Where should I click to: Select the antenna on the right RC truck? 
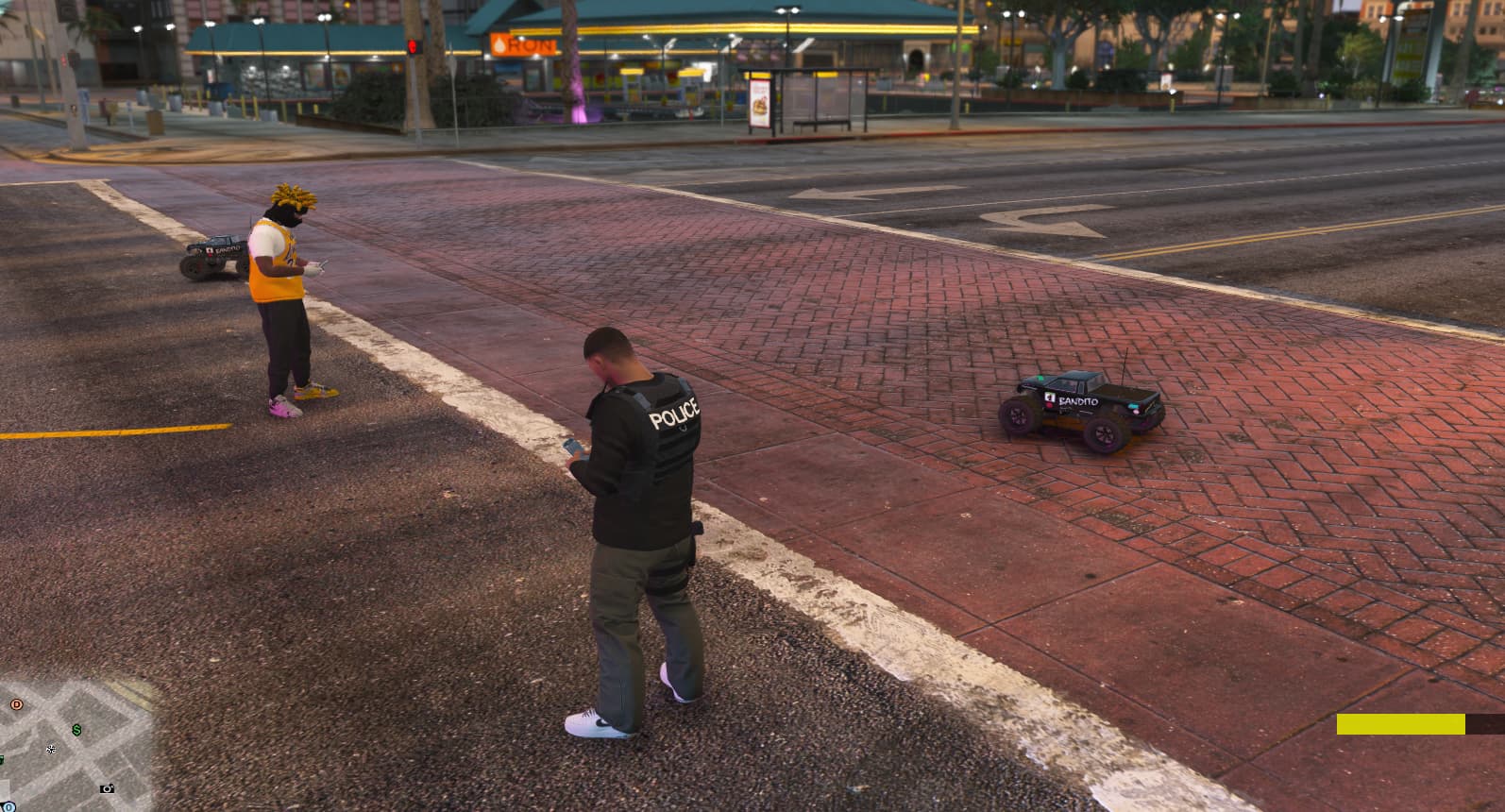click(x=1125, y=366)
